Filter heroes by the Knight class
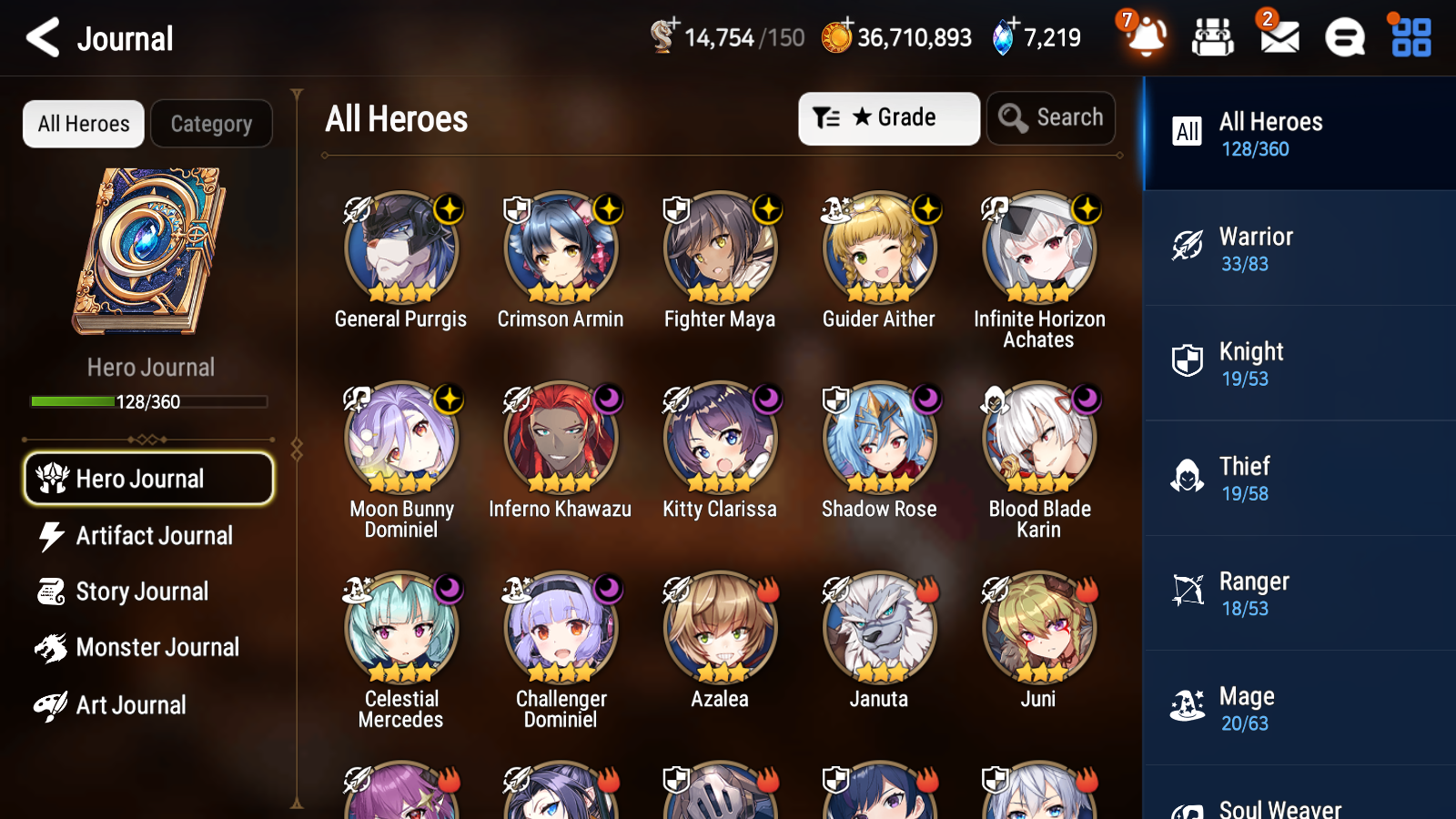1456x819 pixels. pos(1292,362)
